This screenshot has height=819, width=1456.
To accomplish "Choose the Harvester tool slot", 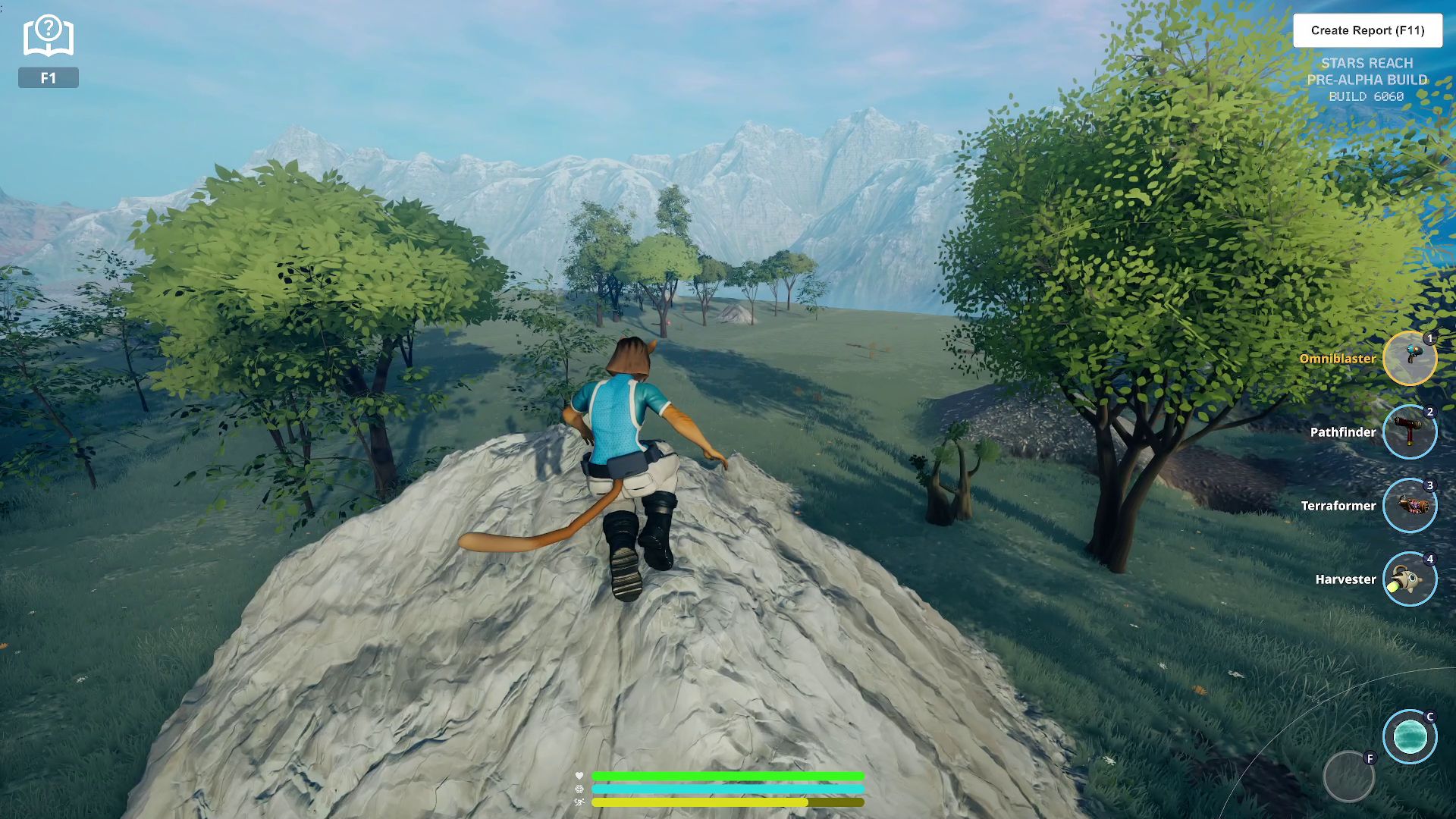I will (x=1409, y=579).
